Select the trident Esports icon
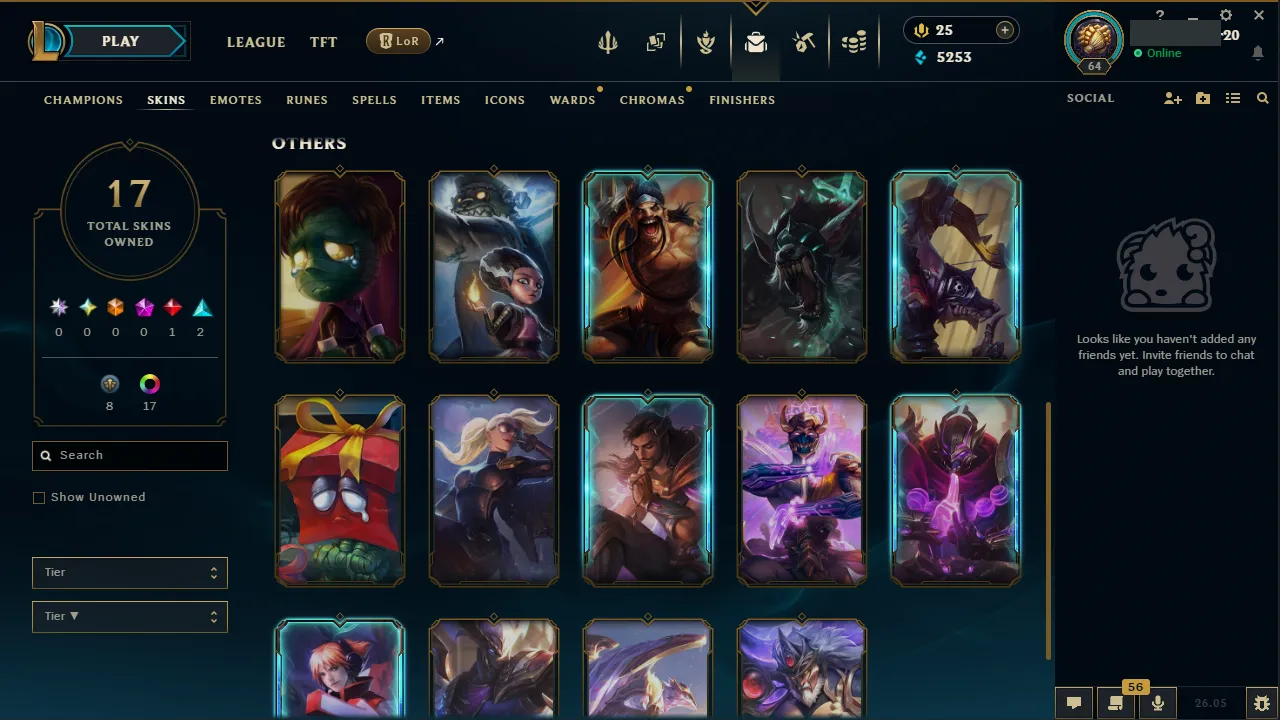The image size is (1280, 720). pyautogui.click(x=608, y=41)
